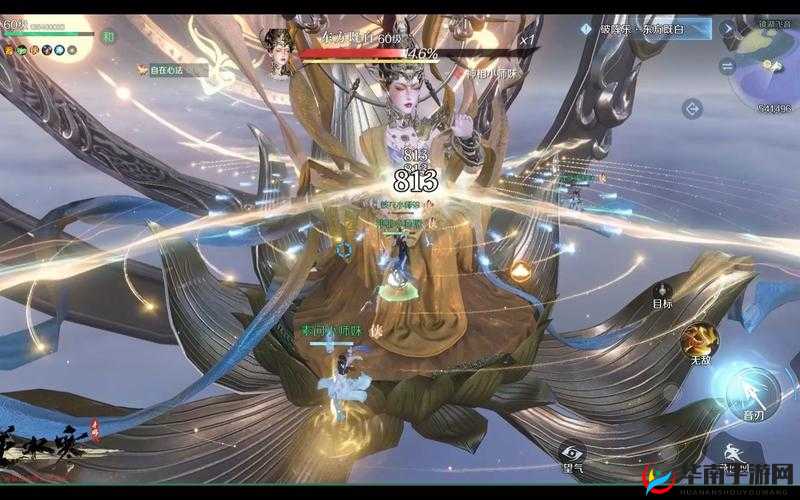
Task: Use the 无敌 invincibility skill
Action: 700,340
